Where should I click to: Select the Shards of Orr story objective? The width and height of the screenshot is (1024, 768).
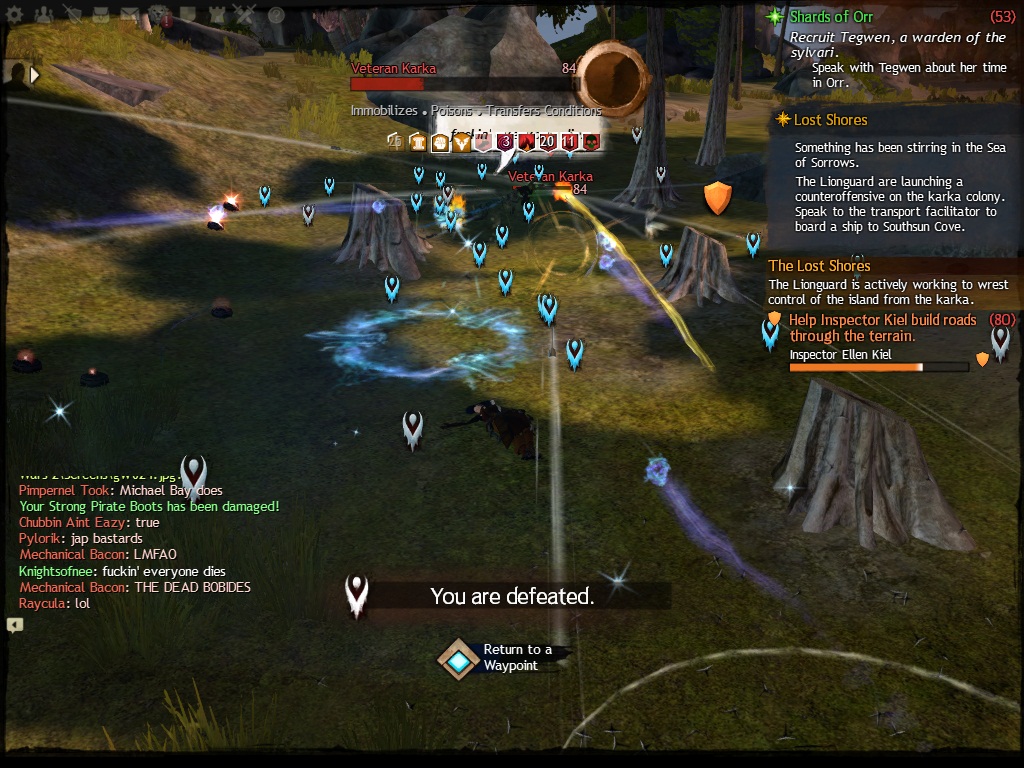[831, 17]
